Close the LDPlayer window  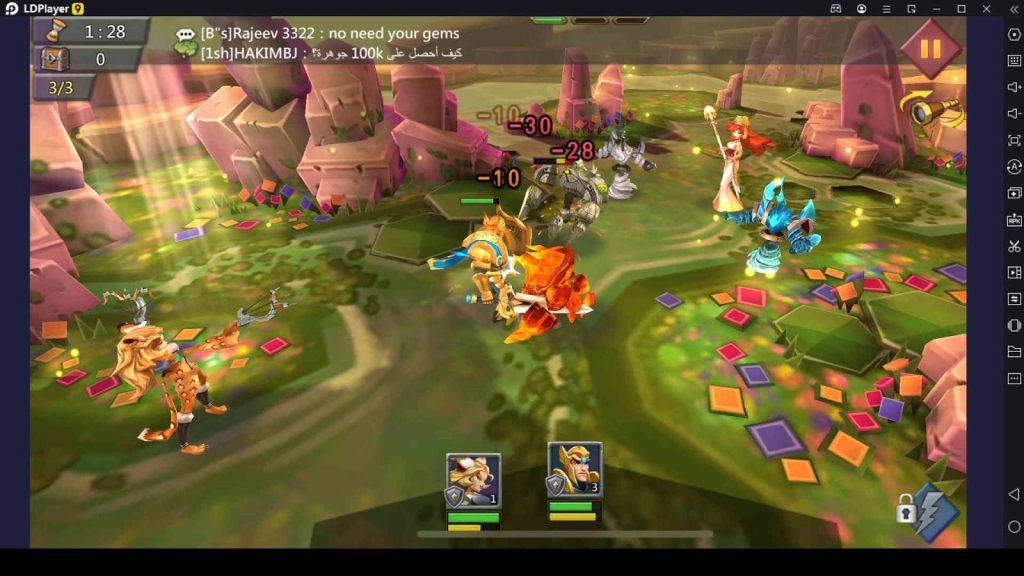(x=986, y=9)
